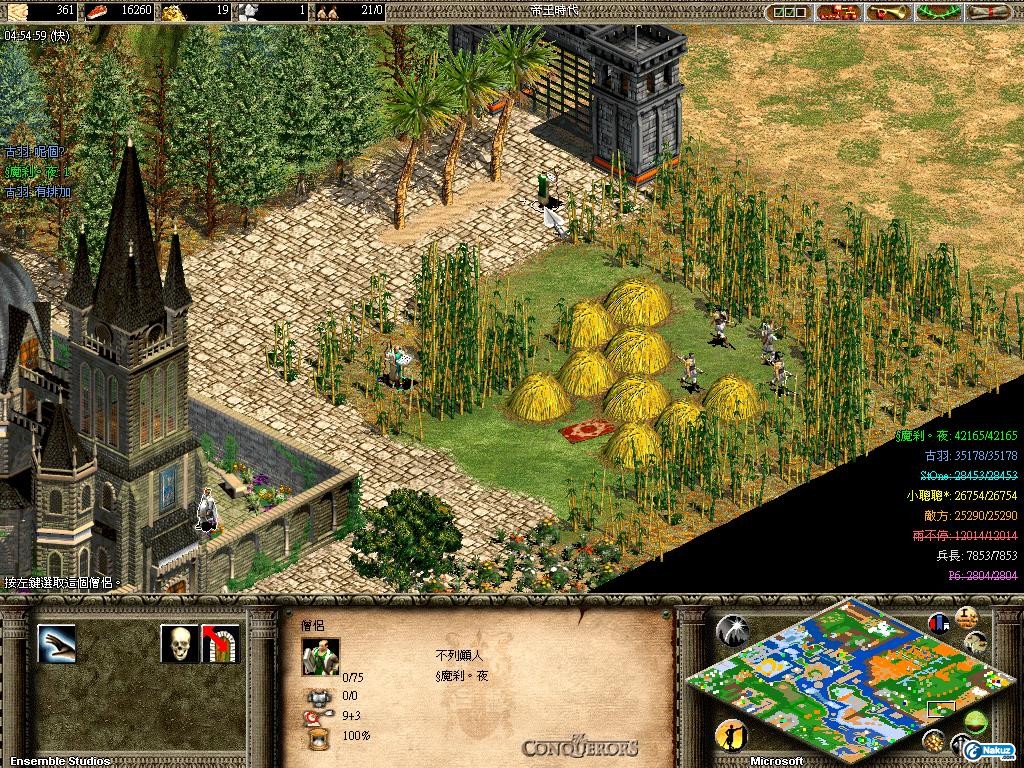Open the red tech tree button
The height and width of the screenshot is (768, 1024).
pyautogui.click(x=838, y=12)
